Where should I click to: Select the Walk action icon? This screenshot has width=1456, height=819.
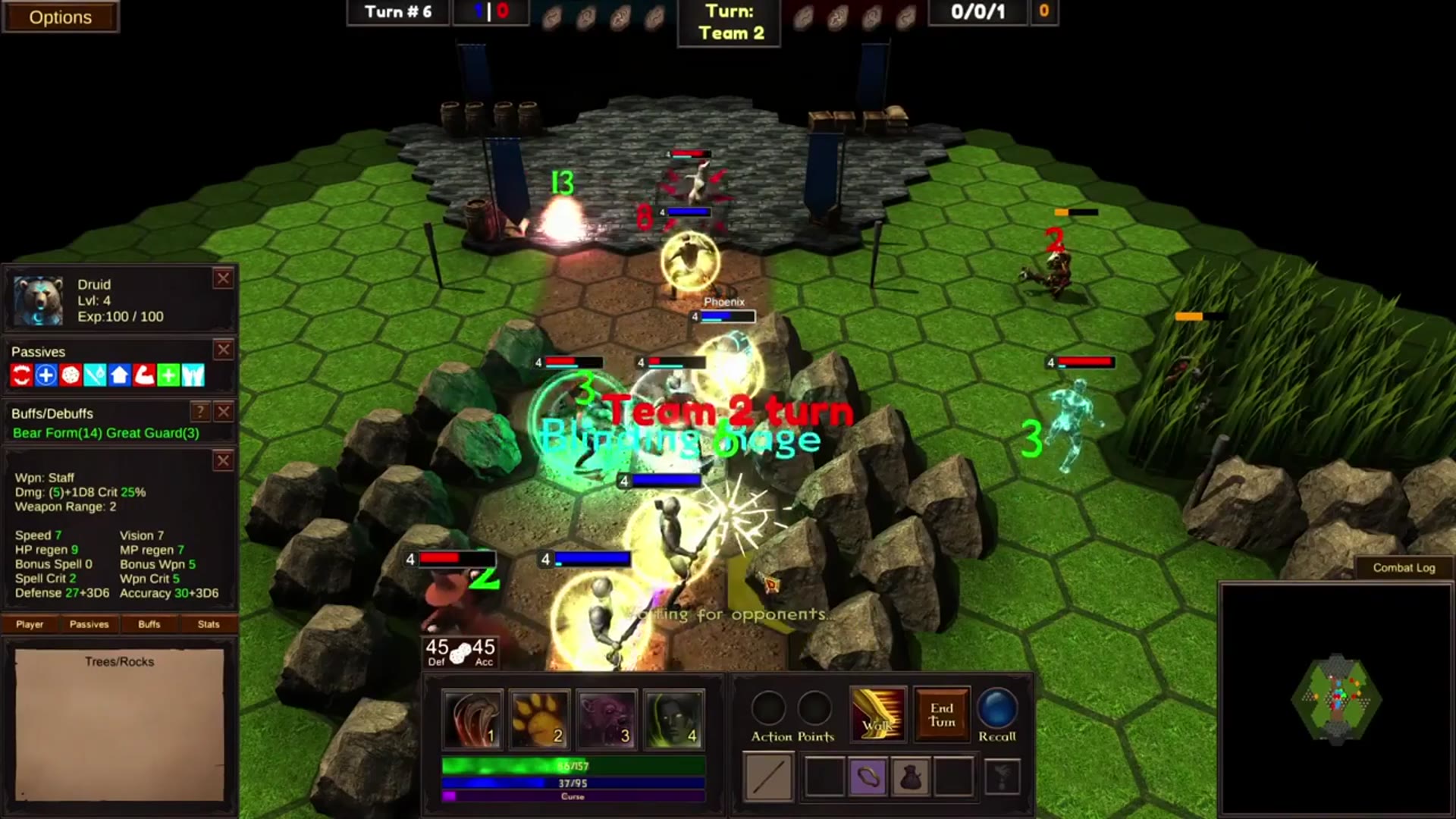877,711
